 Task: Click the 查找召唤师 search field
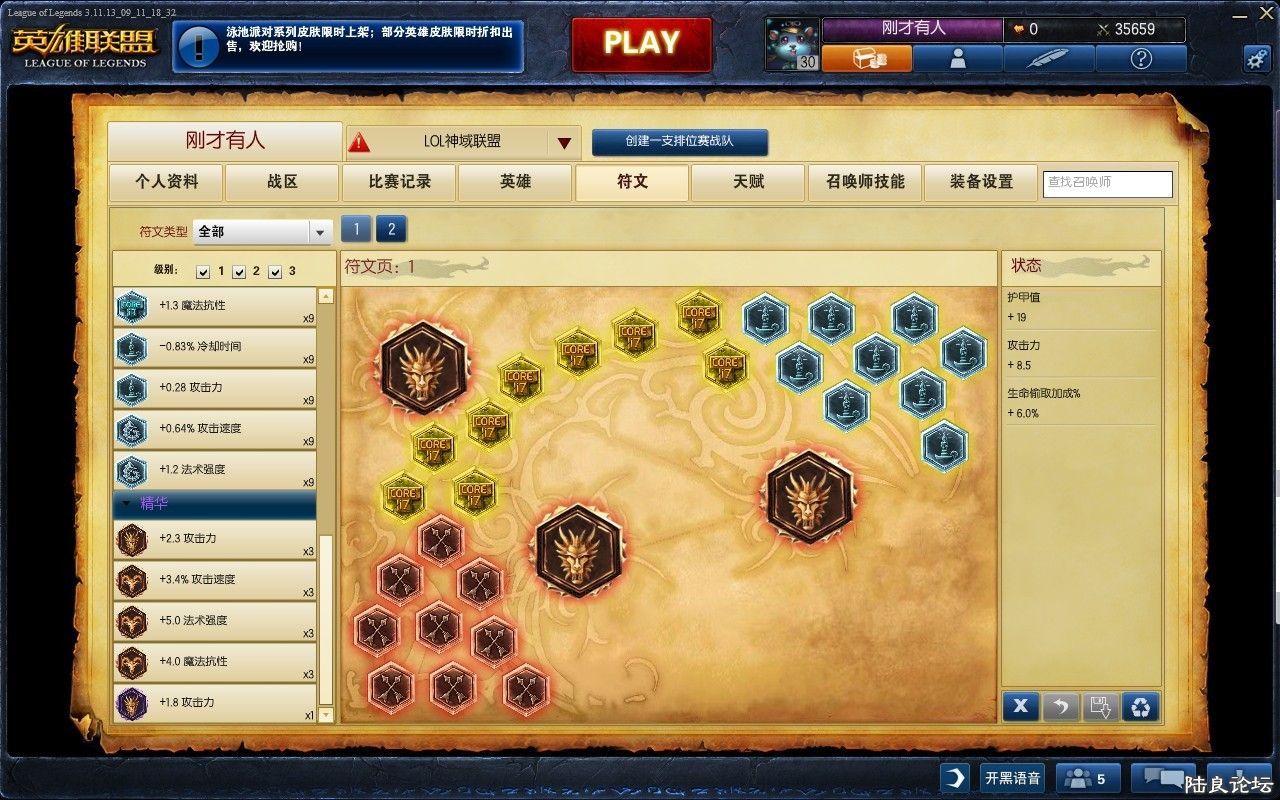(x=1107, y=184)
